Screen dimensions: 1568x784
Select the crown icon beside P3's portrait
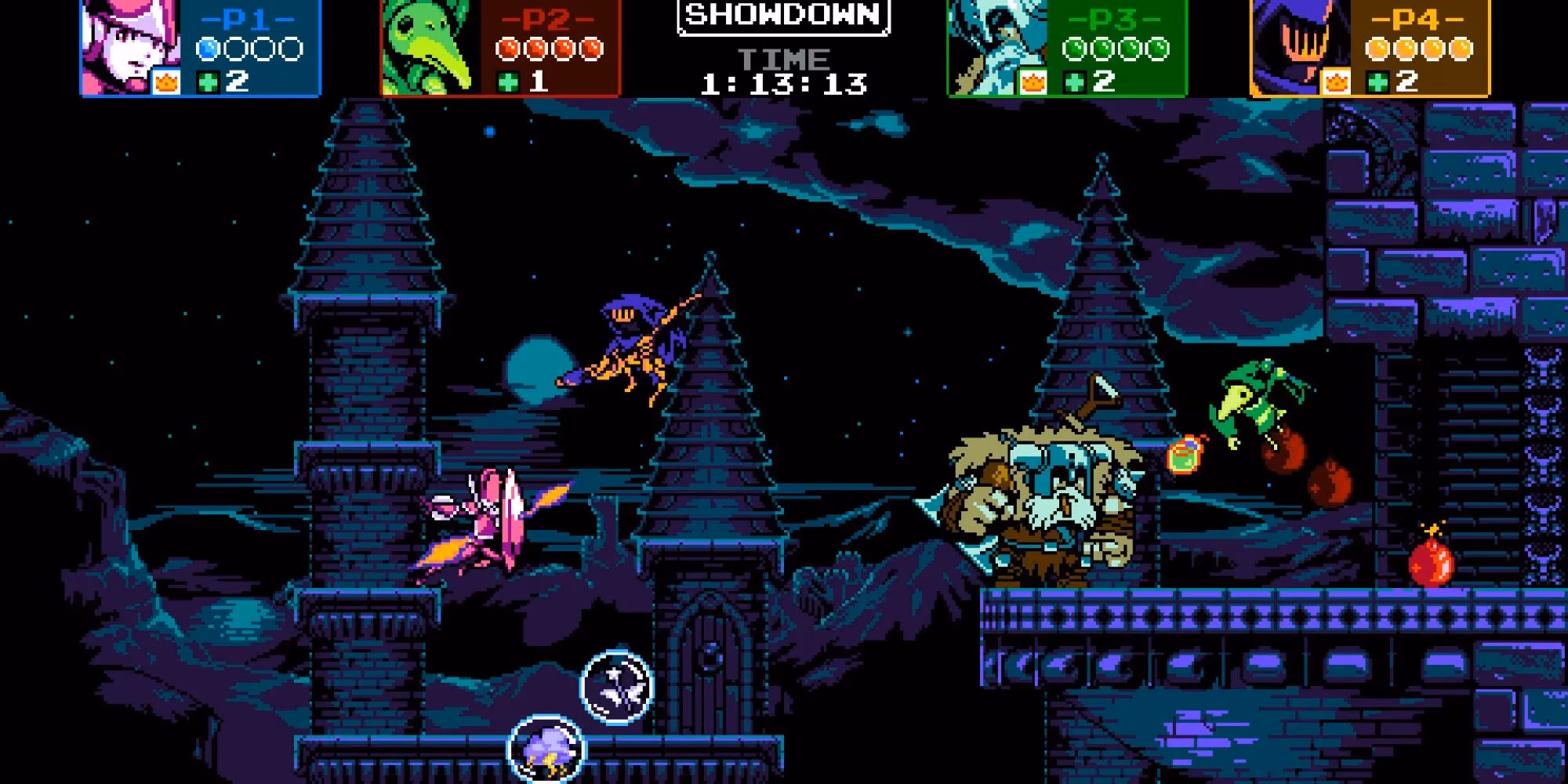[1032, 83]
